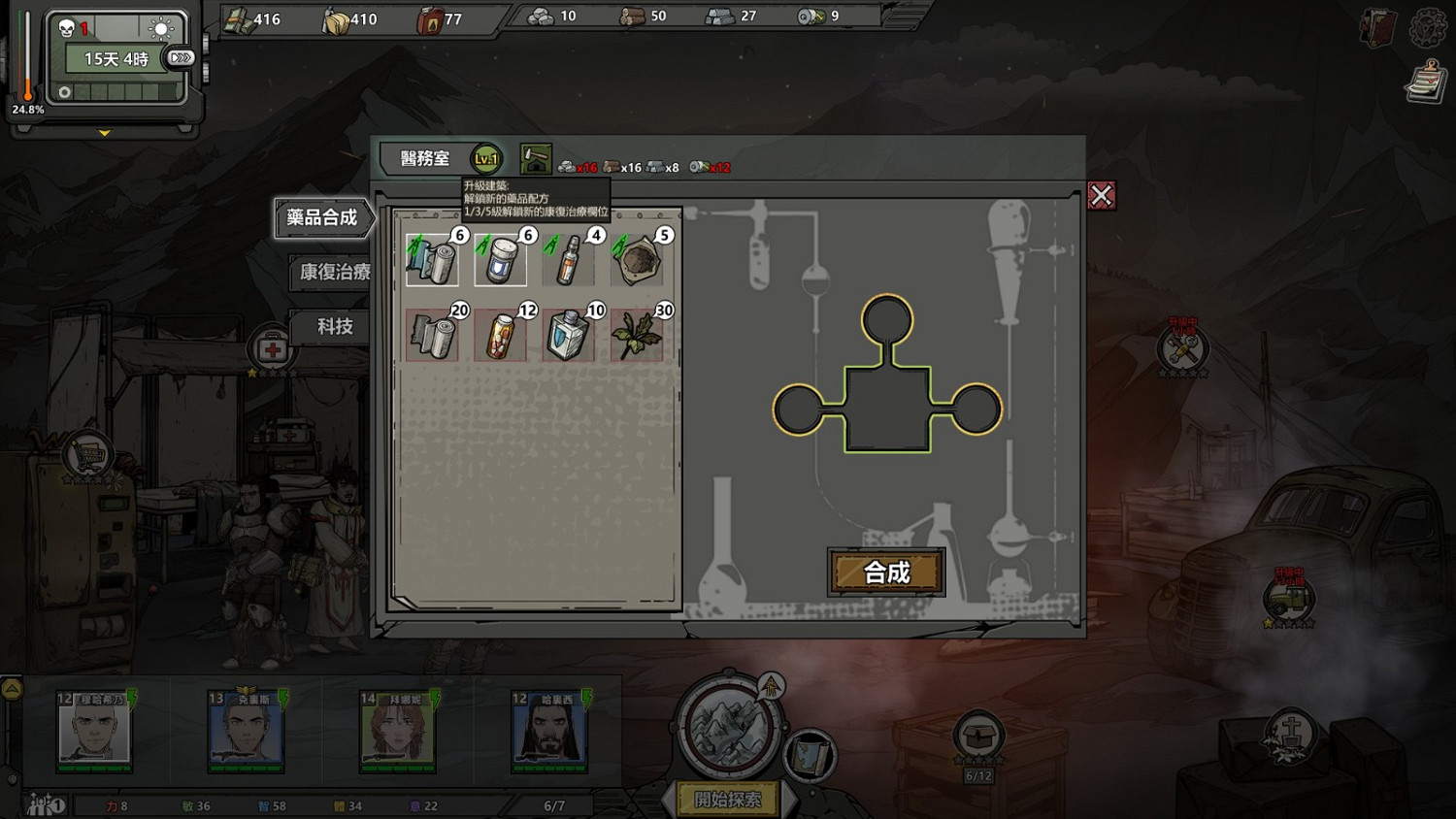Close the infirmary crafting panel
Image resolution: width=1456 pixels, height=819 pixels.
tap(1101, 196)
